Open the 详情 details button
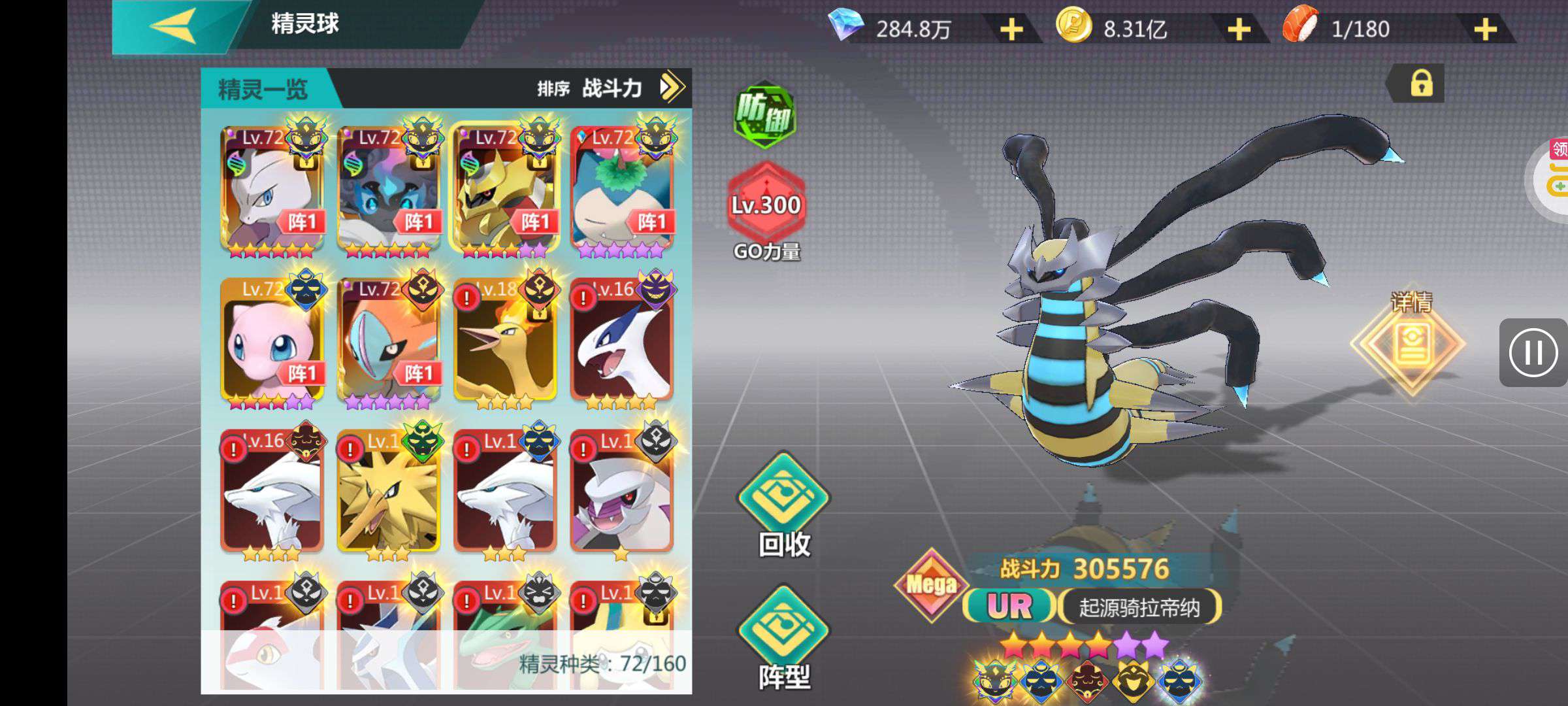Image resolution: width=1568 pixels, height=706 pixels. pos(1410,343)
